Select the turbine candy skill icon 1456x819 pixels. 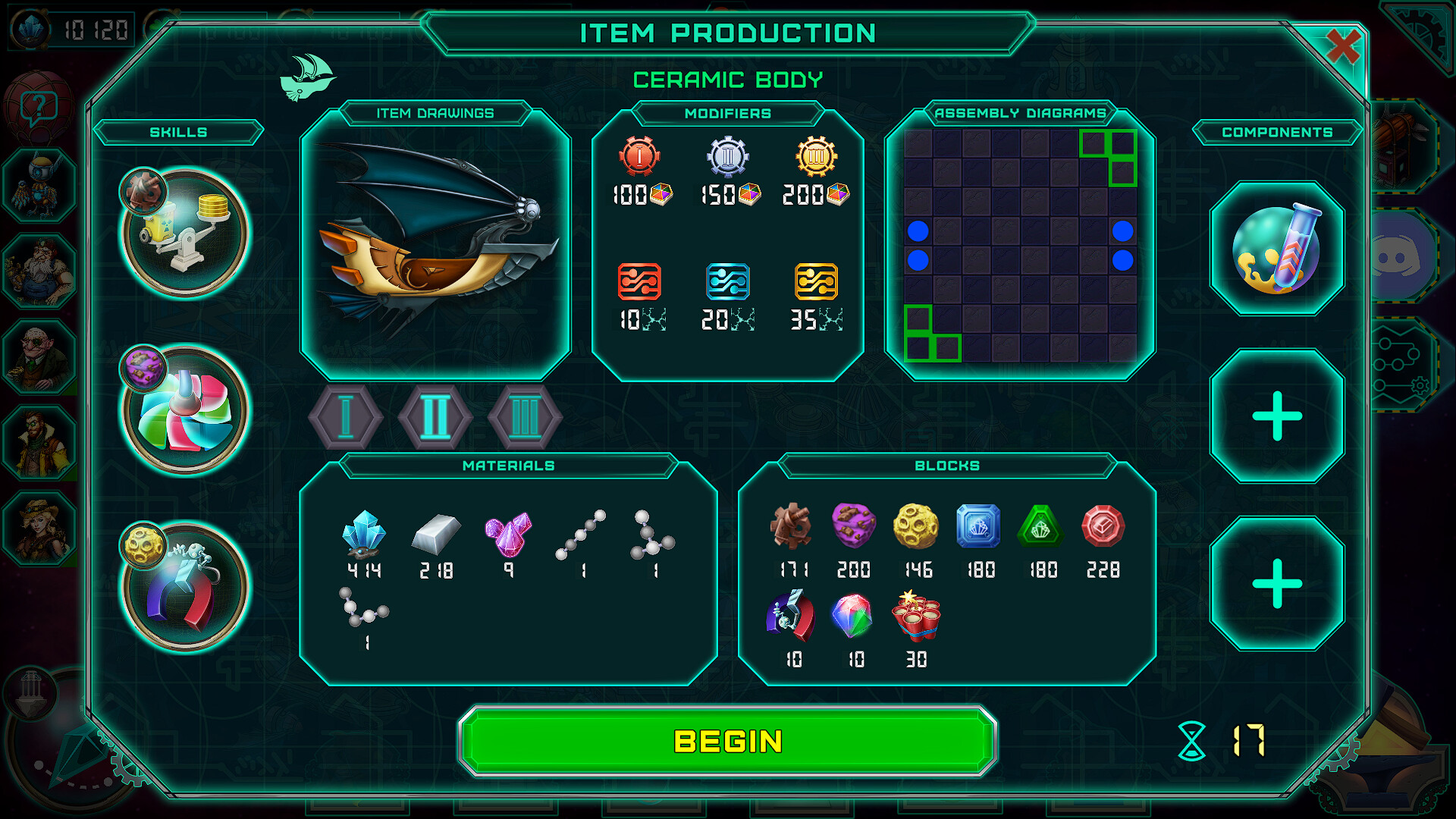[182, 409]
